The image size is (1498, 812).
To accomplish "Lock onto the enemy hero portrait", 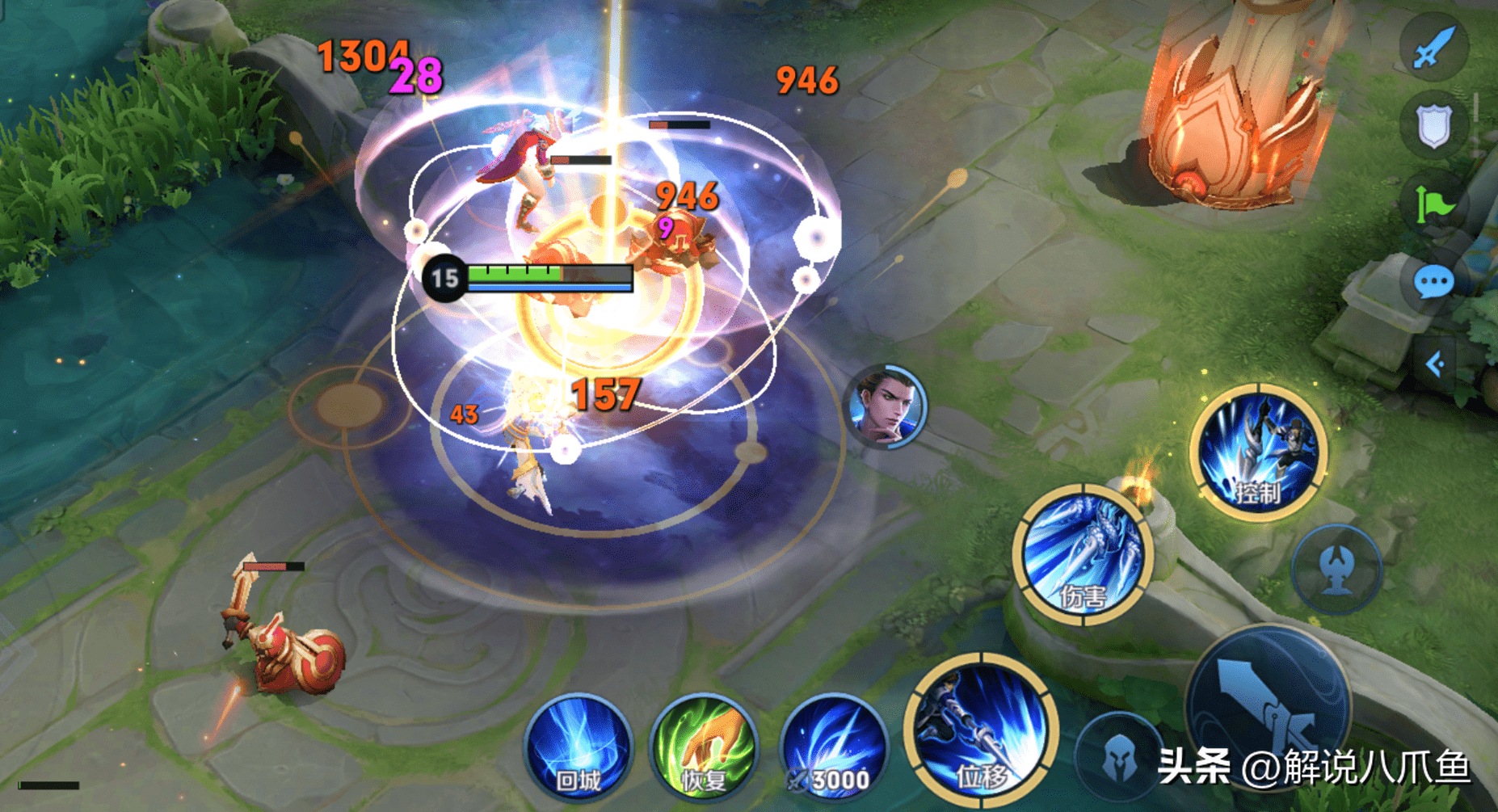I will pos(886,406).
